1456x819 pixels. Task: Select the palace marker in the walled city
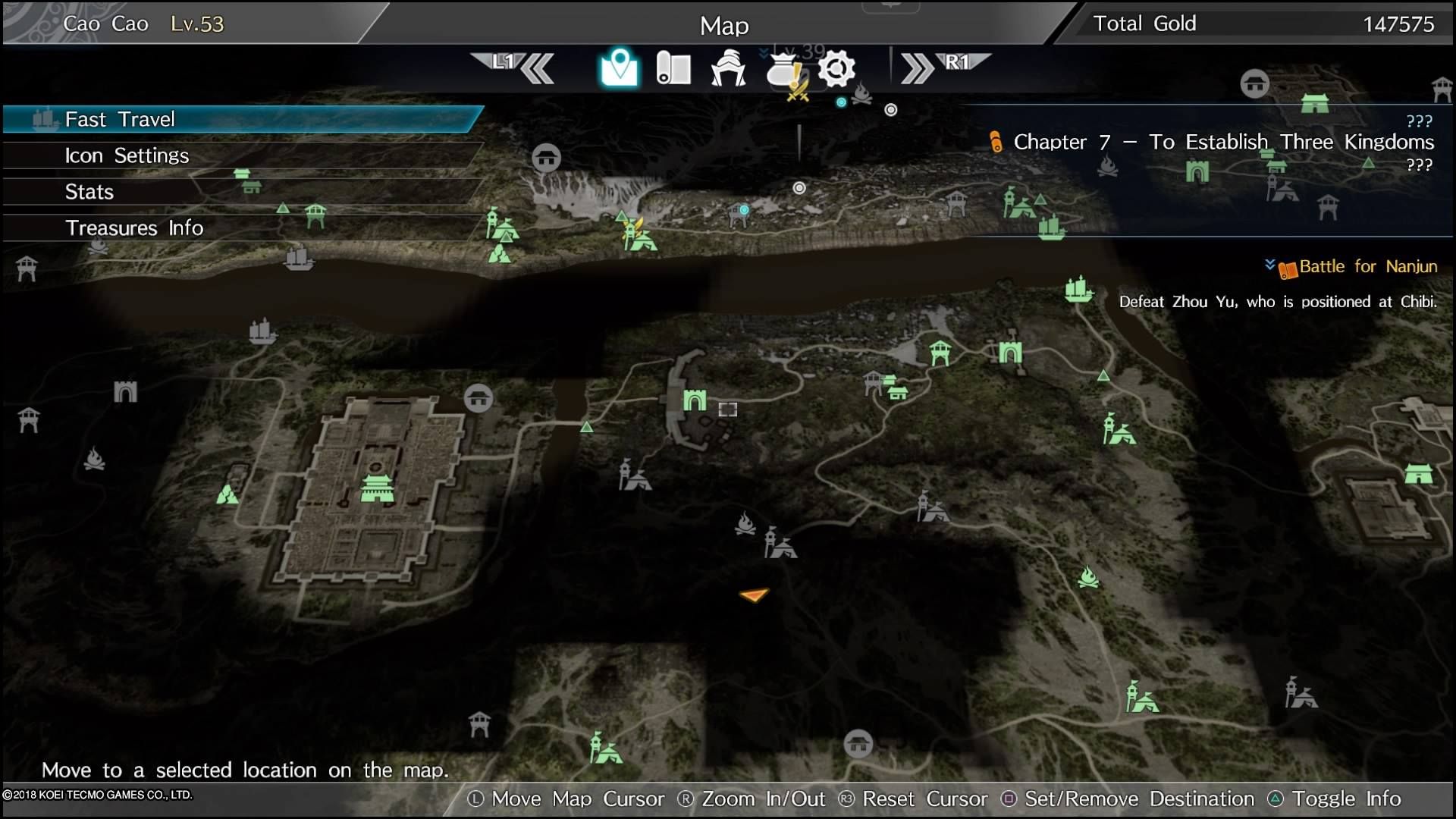click(x=377, y=489)
